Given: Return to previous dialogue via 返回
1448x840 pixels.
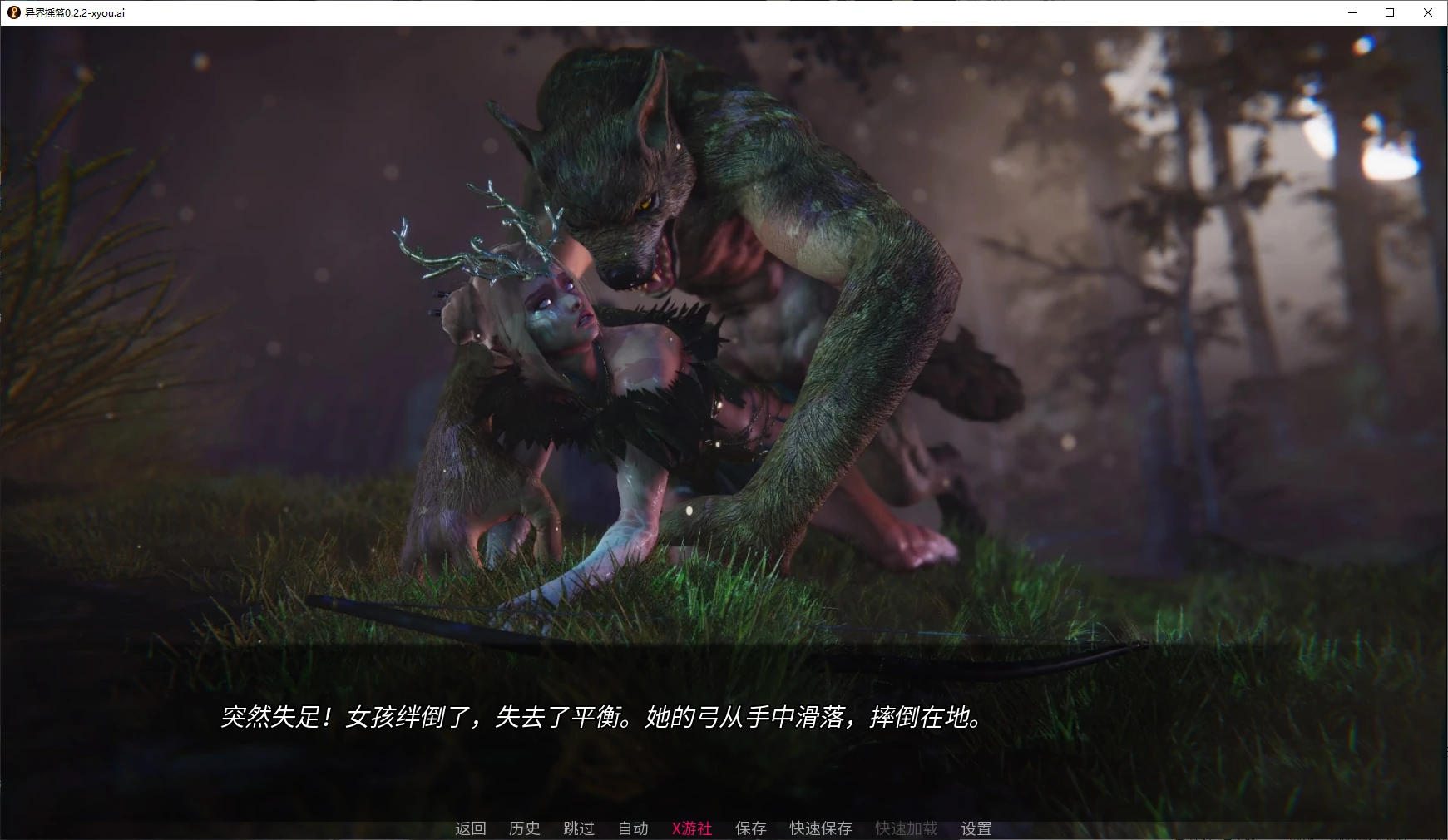Looking at the screenshot, I should coord(470,828).
